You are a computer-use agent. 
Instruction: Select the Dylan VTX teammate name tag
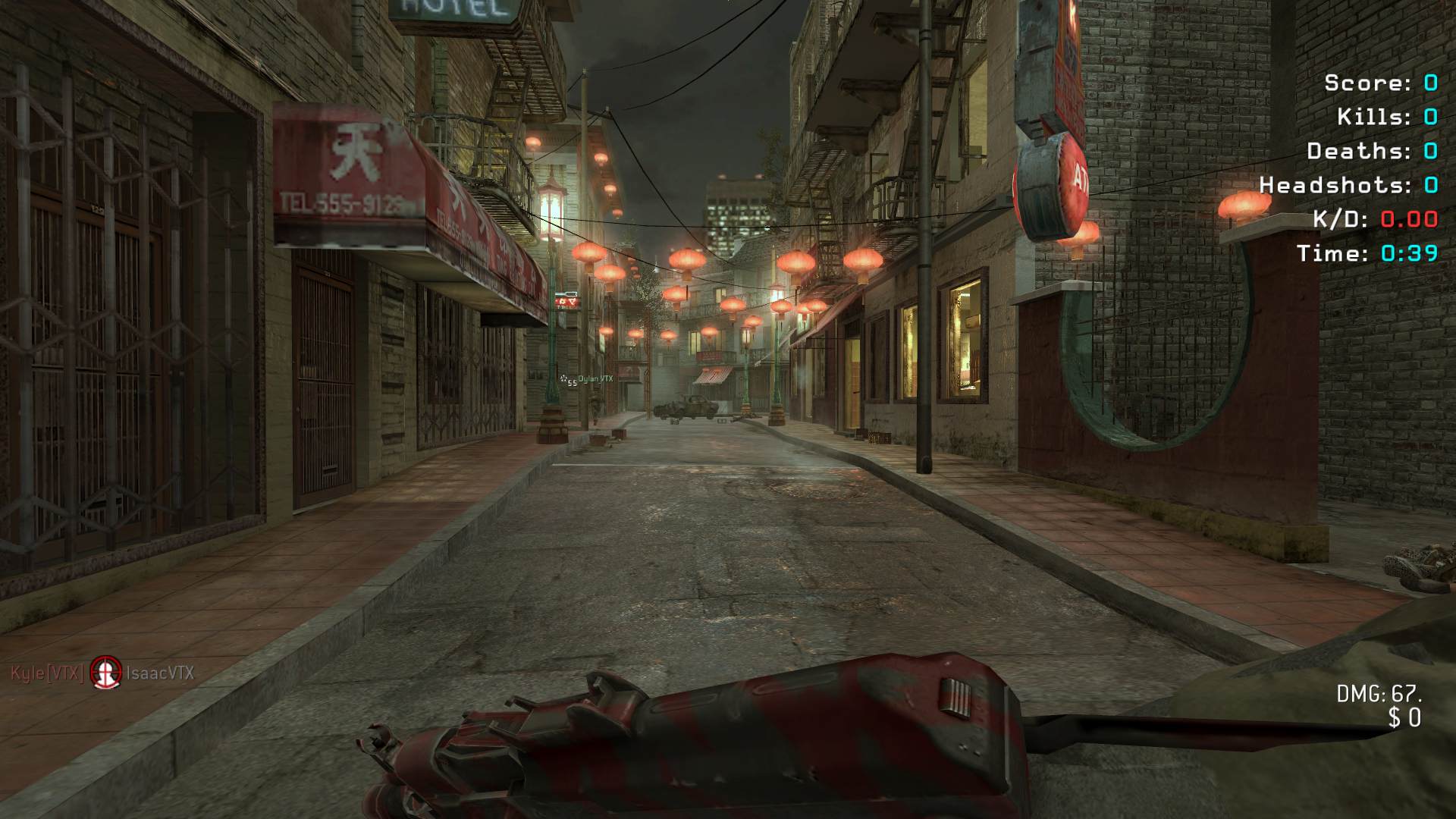(595, 378)
